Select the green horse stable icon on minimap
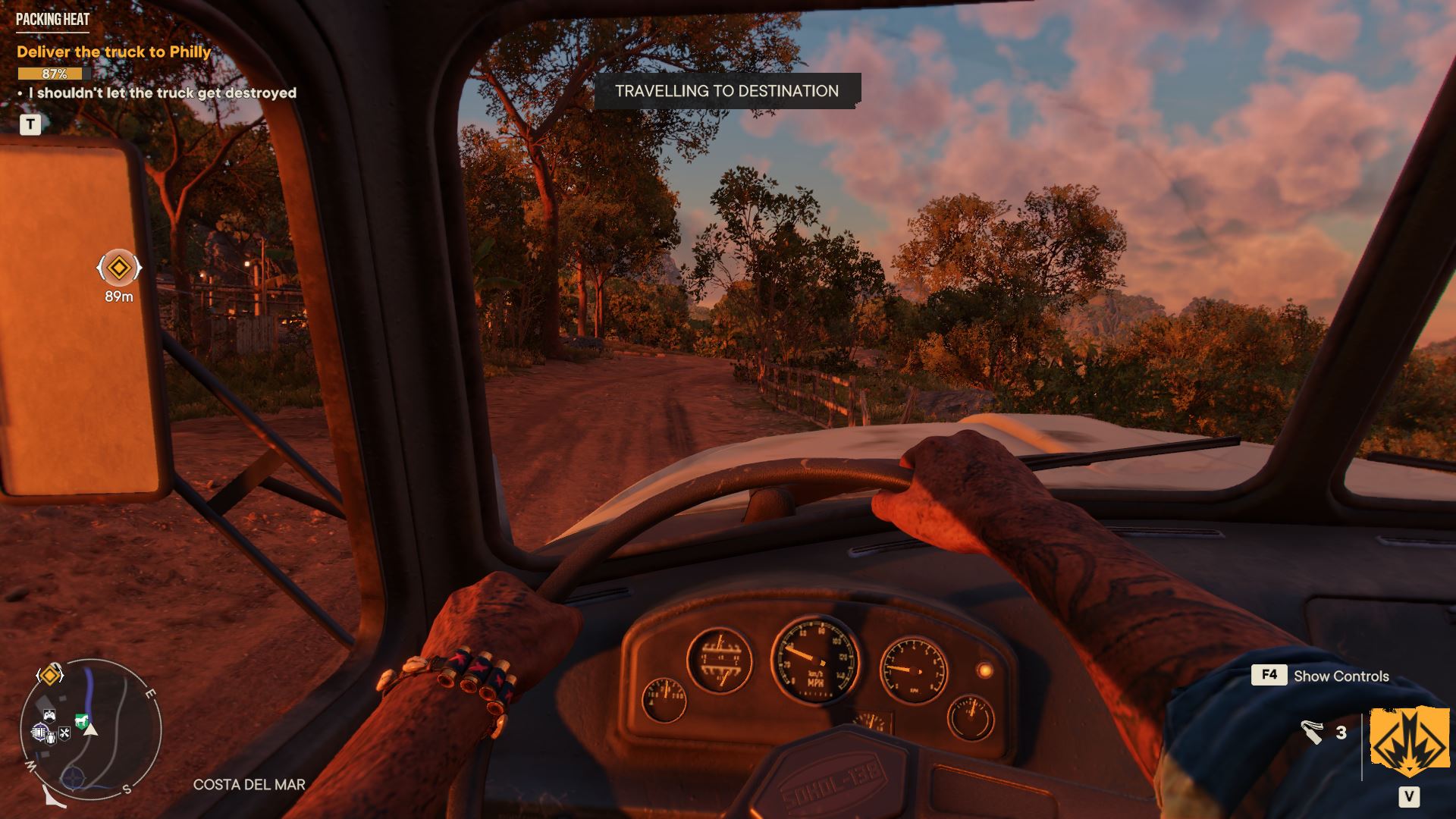This screenshot has width=1456, height=819. pos(83,720)
